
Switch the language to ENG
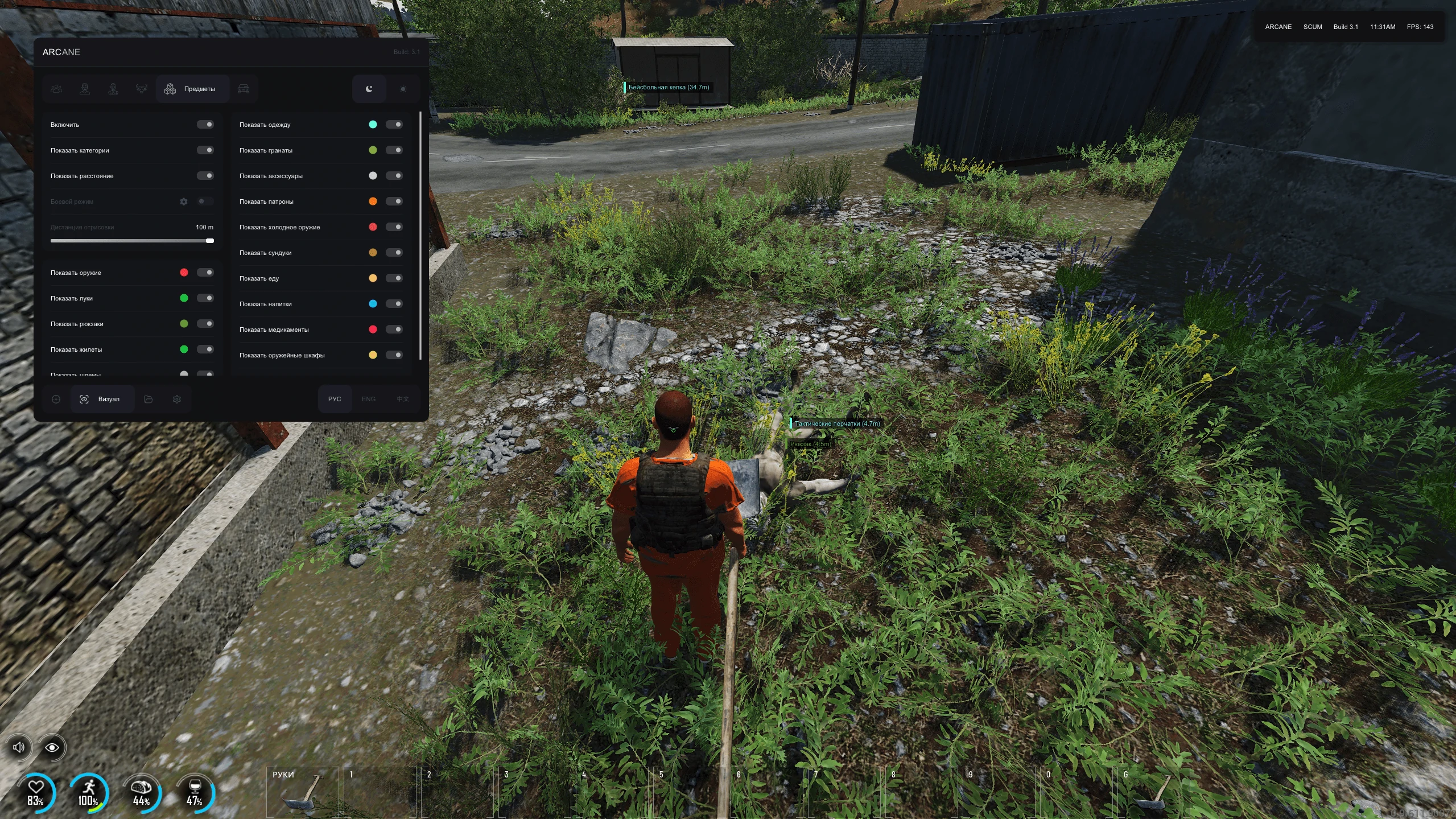point(368,399)
